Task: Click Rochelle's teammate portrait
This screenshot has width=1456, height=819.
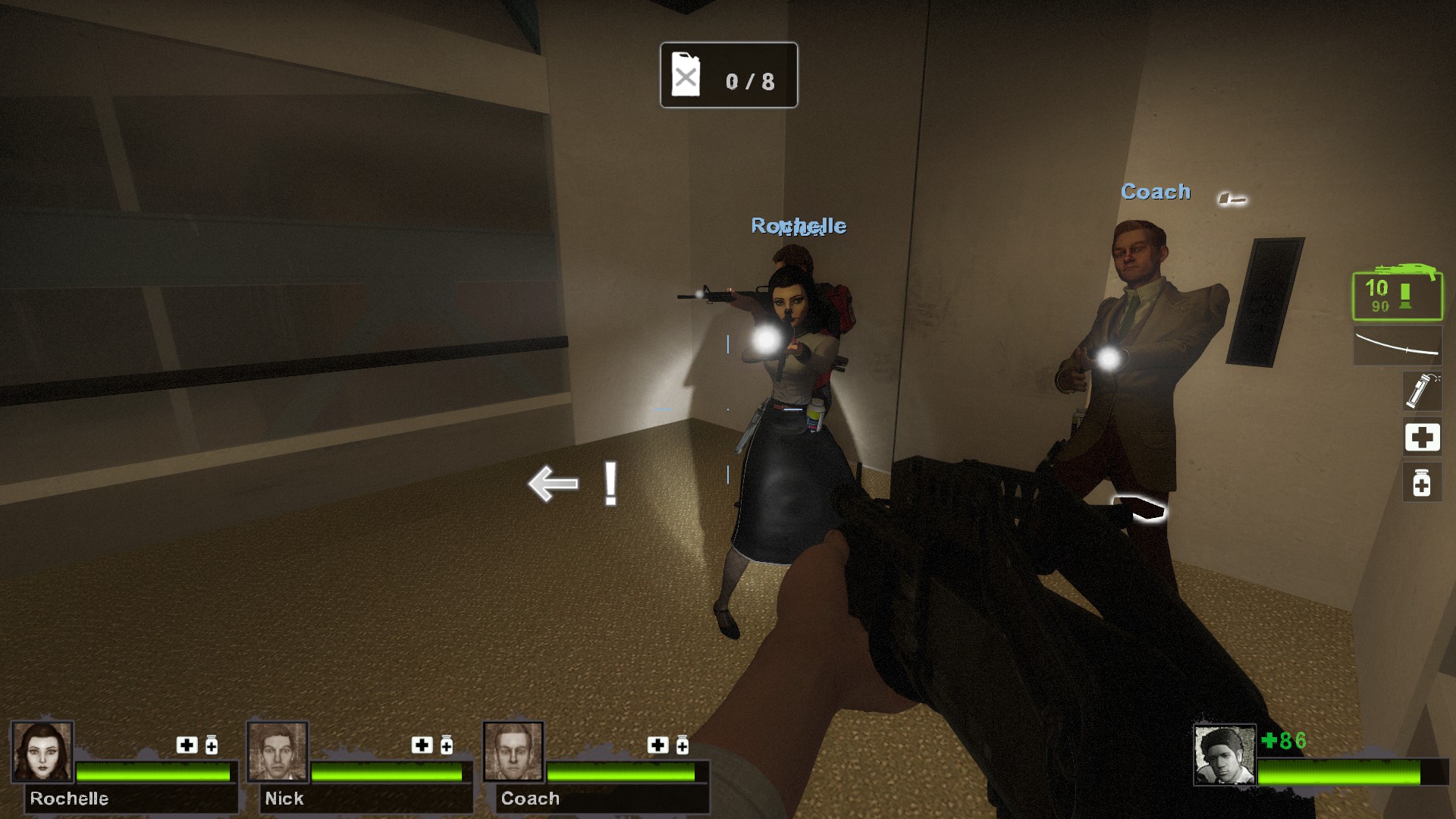Action: point(42,752)
